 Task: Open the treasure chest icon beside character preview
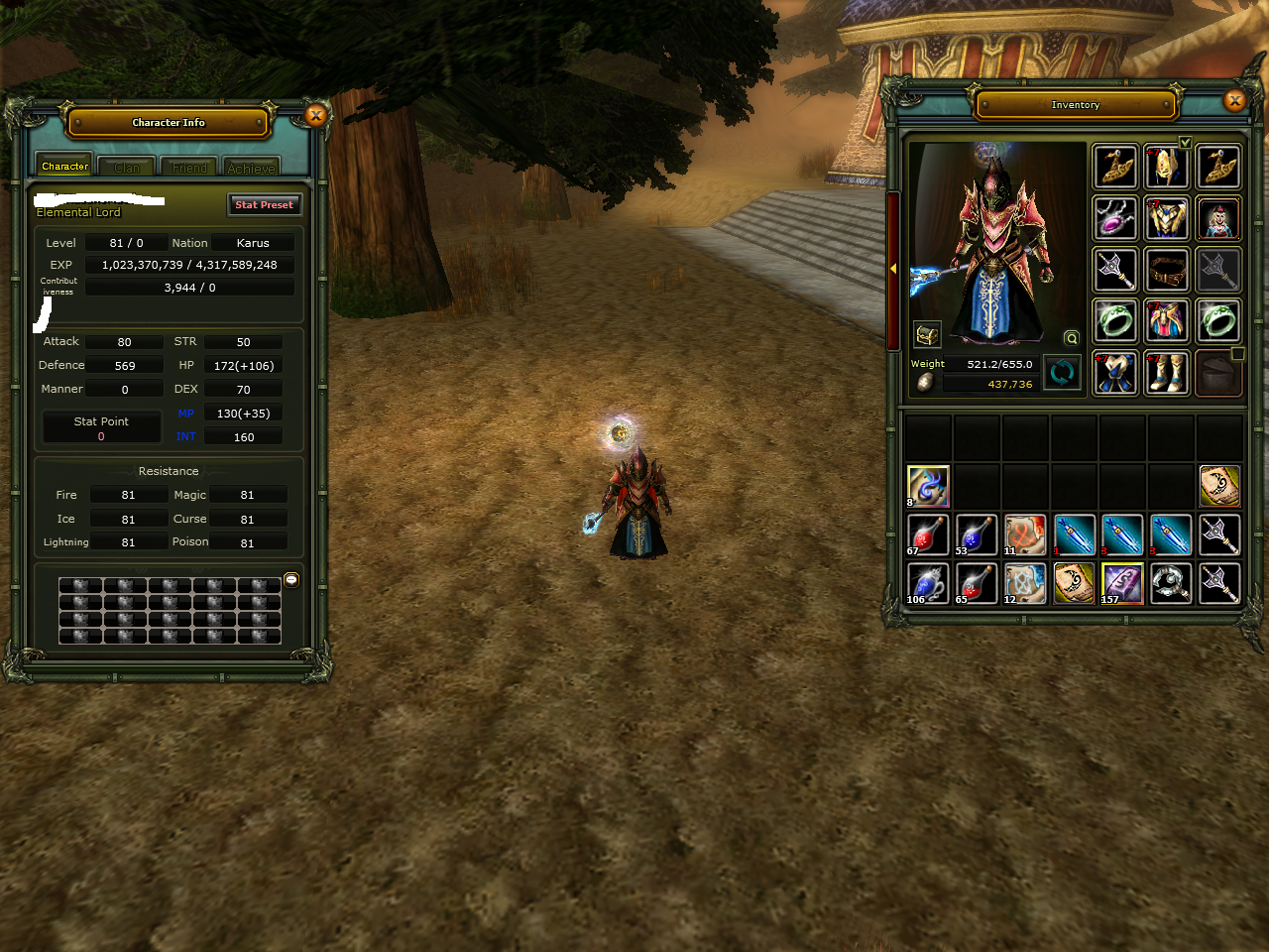tap(927, 335)
